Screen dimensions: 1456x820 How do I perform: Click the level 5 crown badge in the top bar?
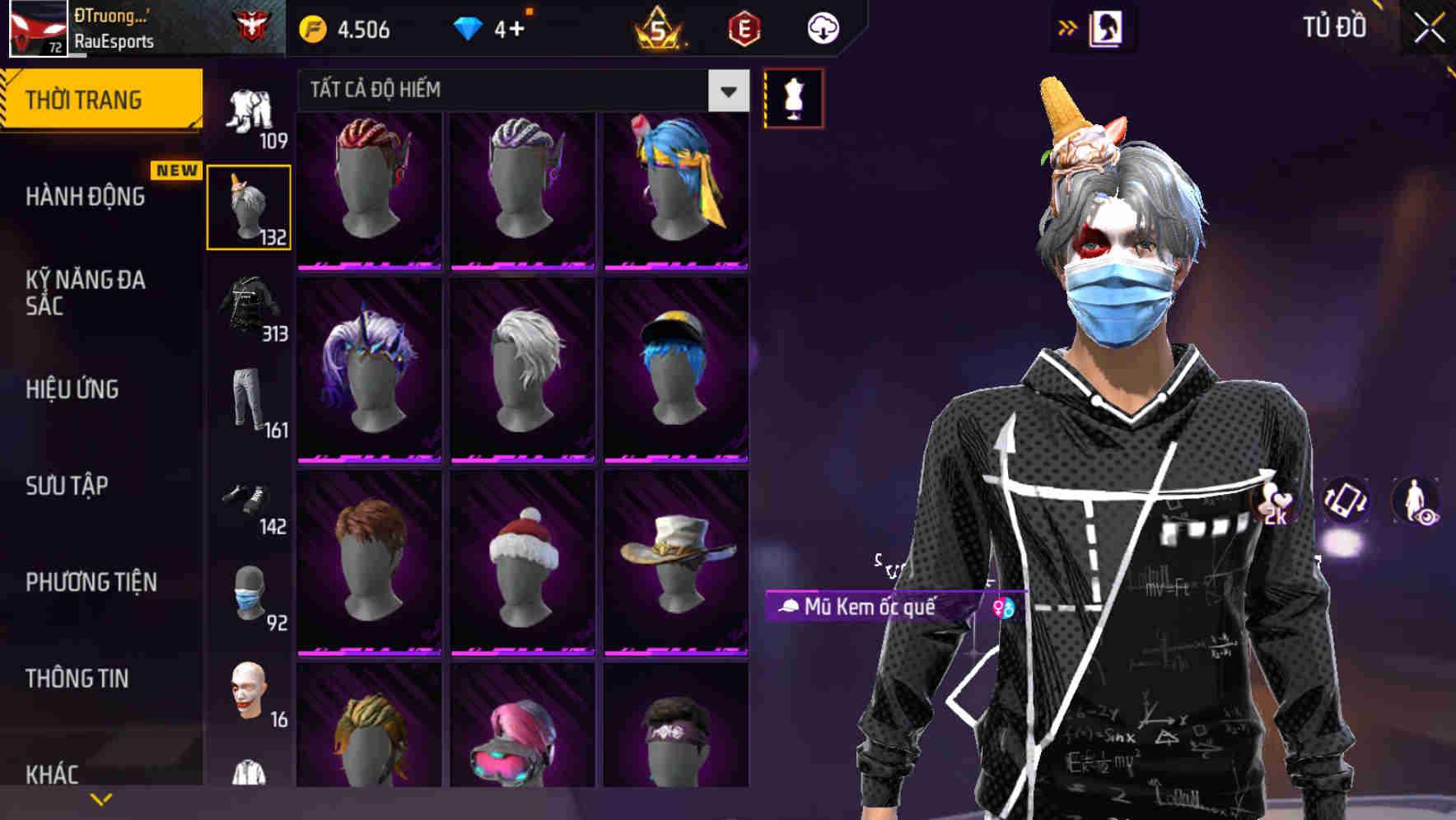(655, 30)
